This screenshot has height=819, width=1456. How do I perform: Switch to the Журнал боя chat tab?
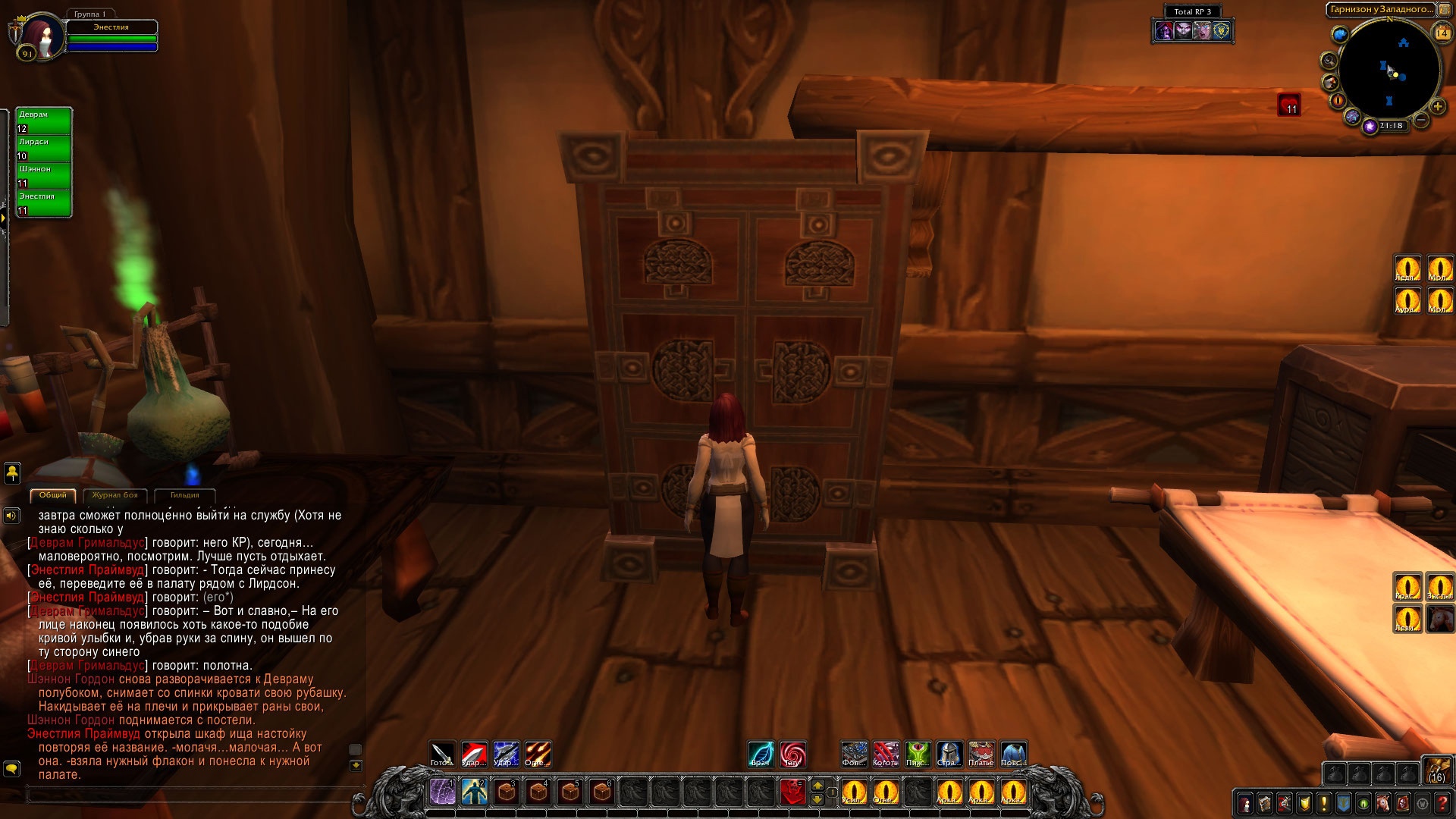point(115,495)
